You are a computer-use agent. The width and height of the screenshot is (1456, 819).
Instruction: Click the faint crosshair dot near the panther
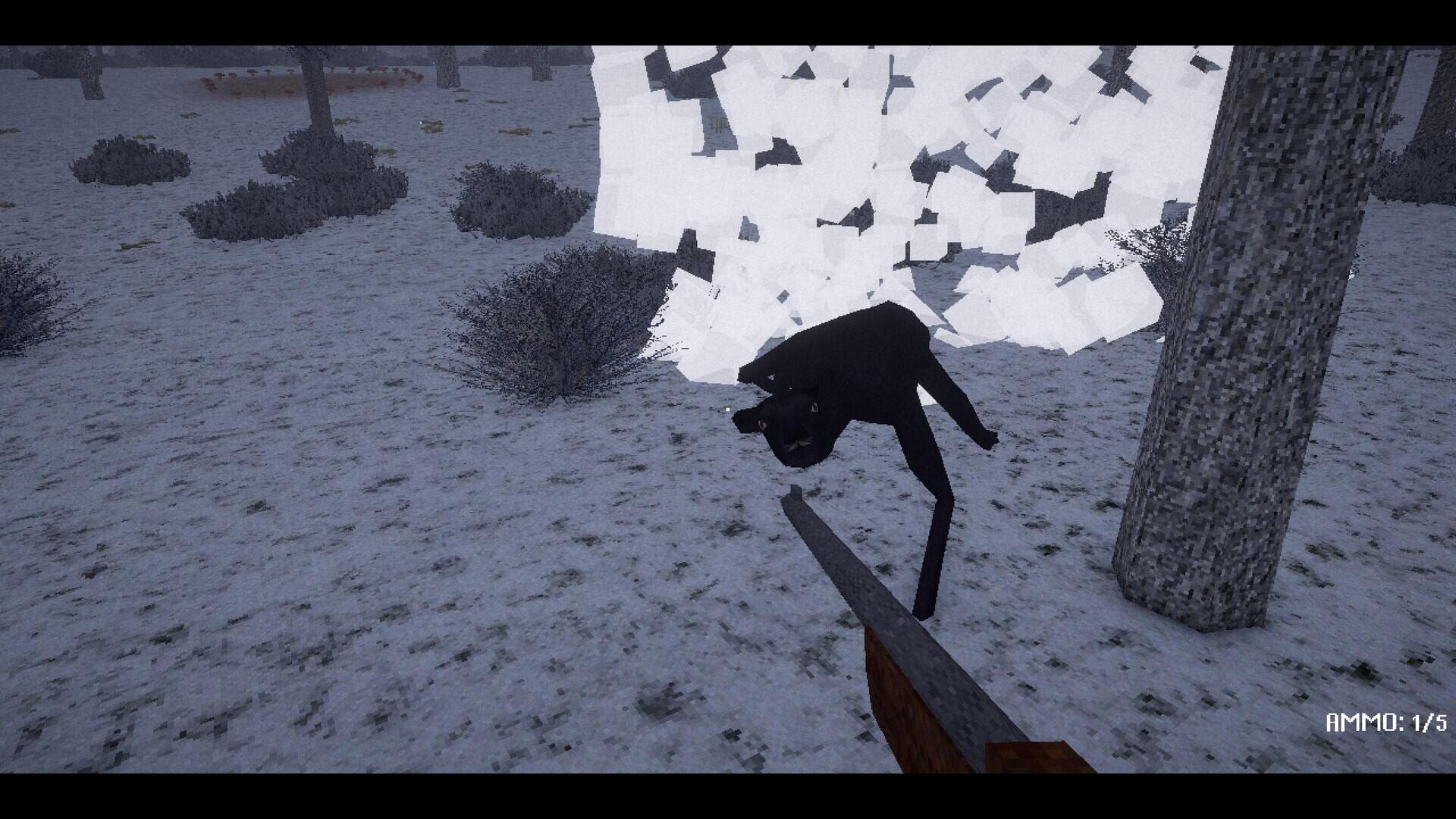click(728, 409)
